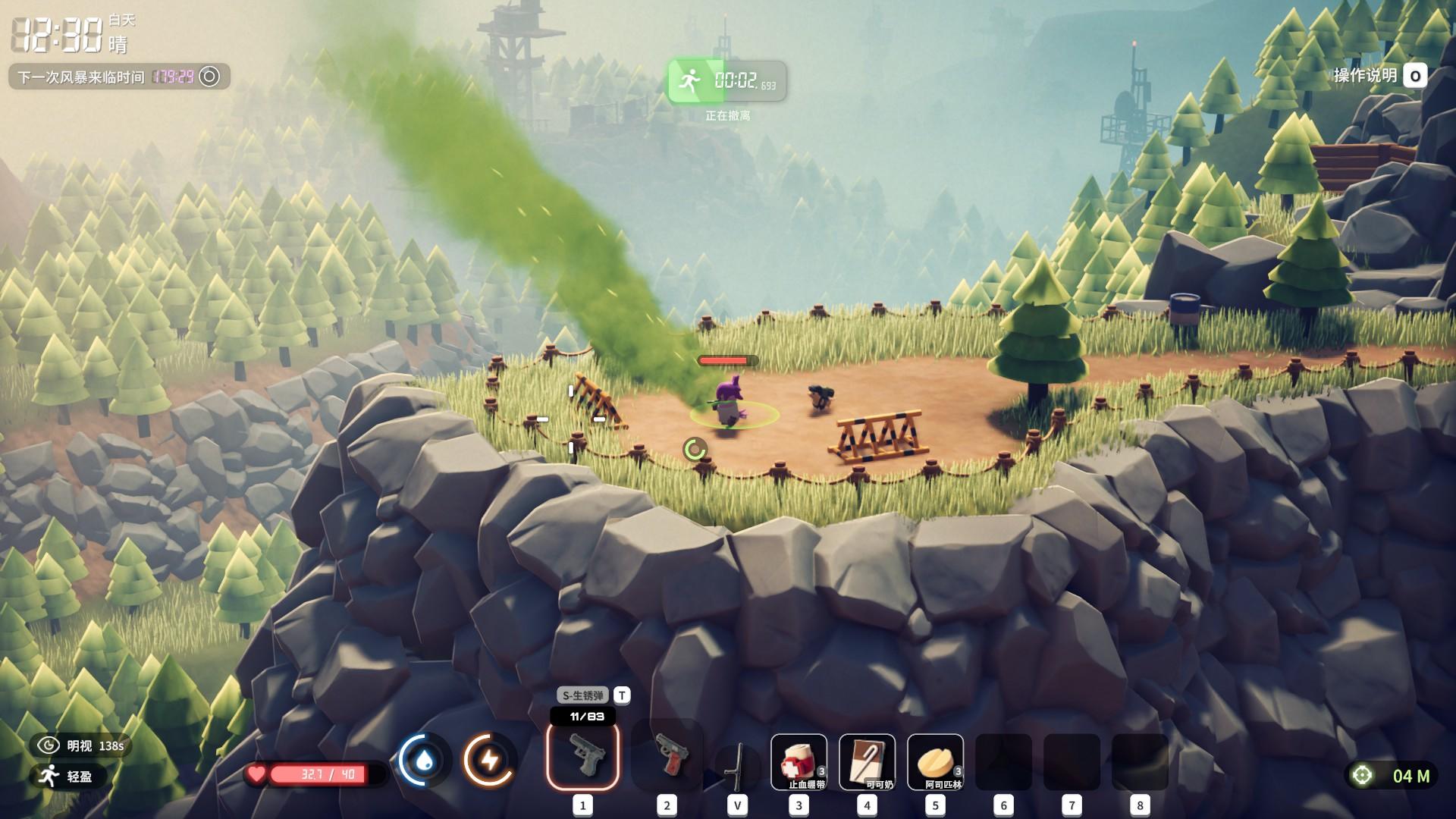The height and width of the screenshot is (819, 1456).
Task: Use the 阿司匹林 aspirin pill
Action: coord(935,762)
